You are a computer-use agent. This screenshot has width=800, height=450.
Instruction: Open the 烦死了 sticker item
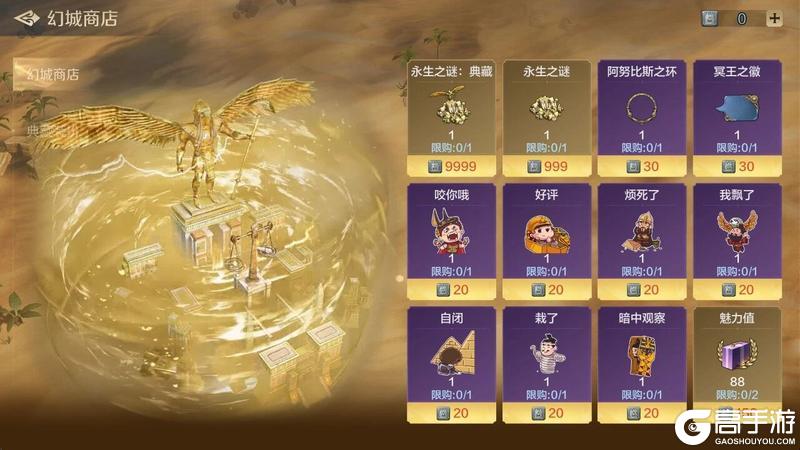point(641,235)
